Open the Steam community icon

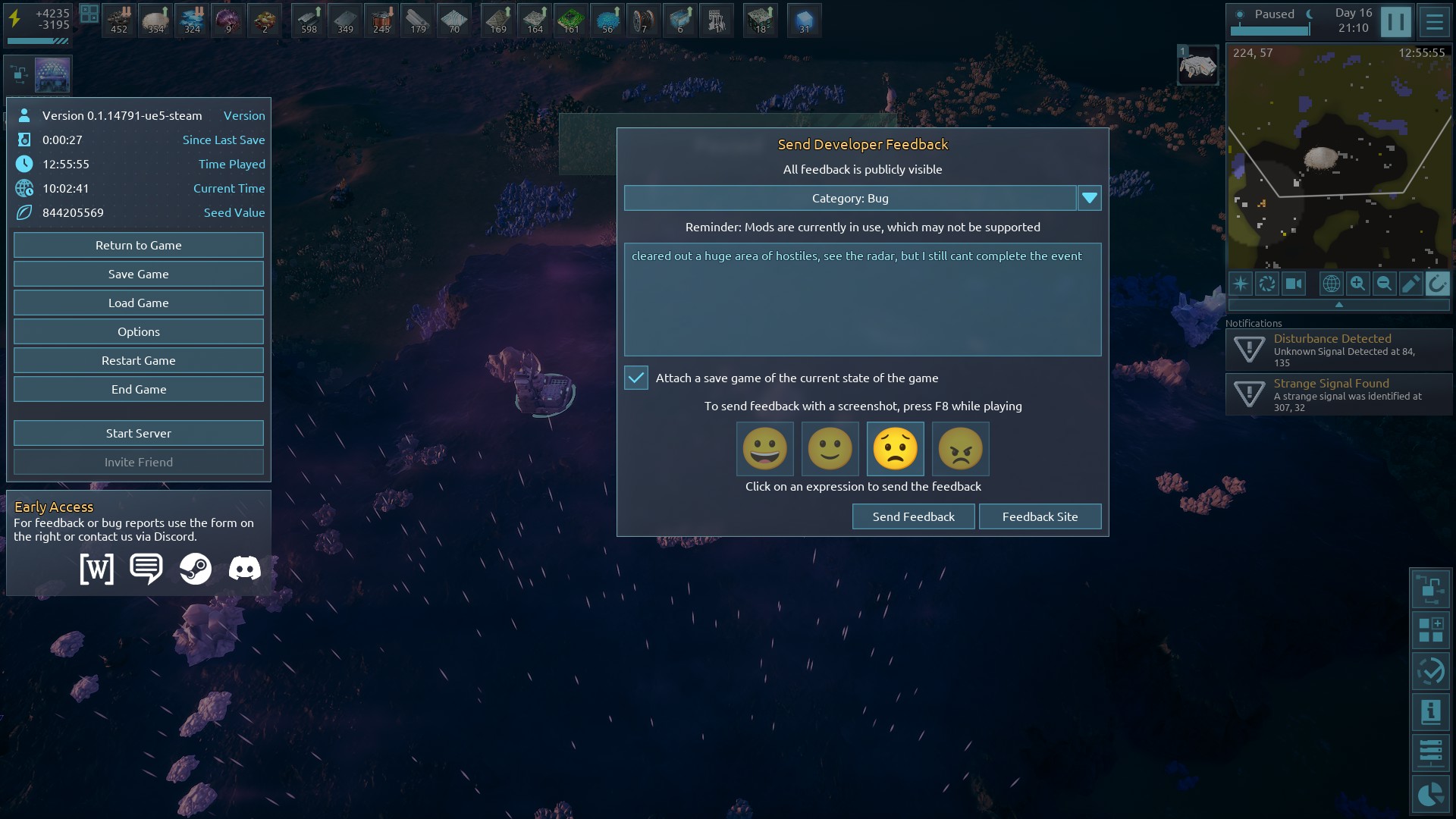tap(195, 568)
